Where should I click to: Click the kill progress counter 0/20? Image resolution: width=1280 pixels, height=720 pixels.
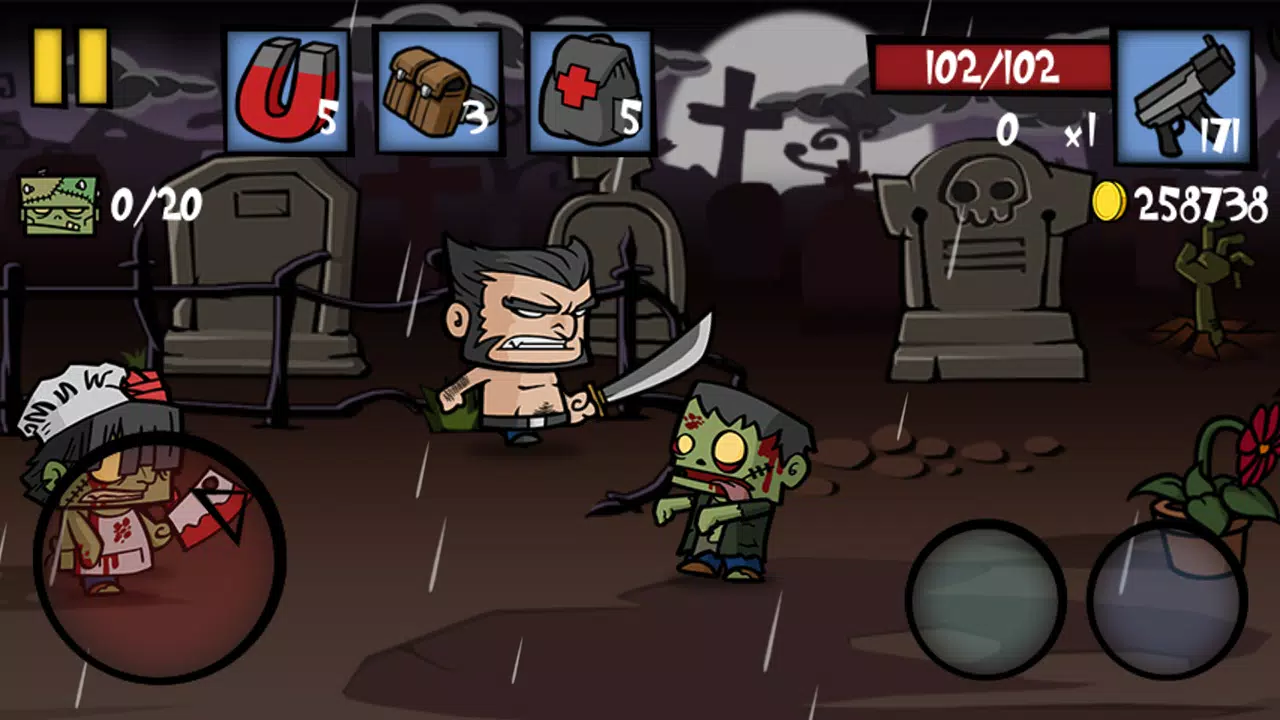coord(157,202)
